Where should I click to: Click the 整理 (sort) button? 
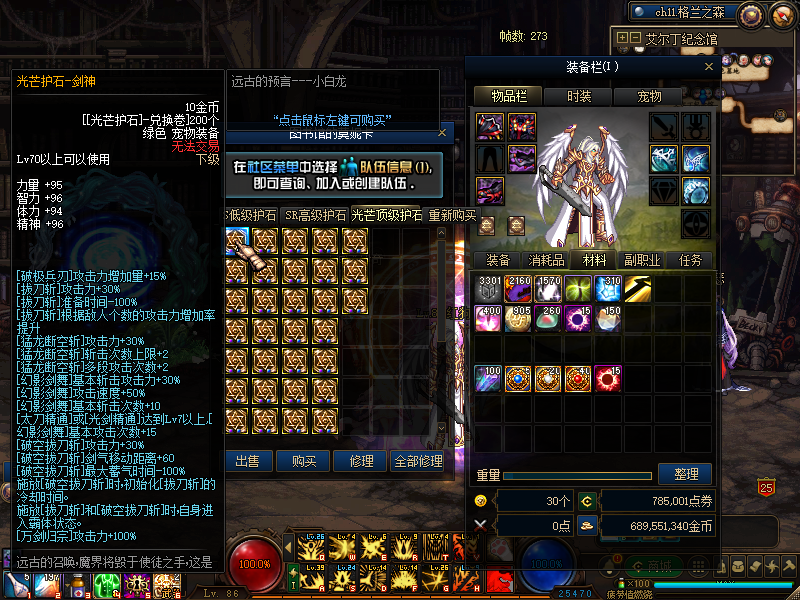click(x=686, y=474)
